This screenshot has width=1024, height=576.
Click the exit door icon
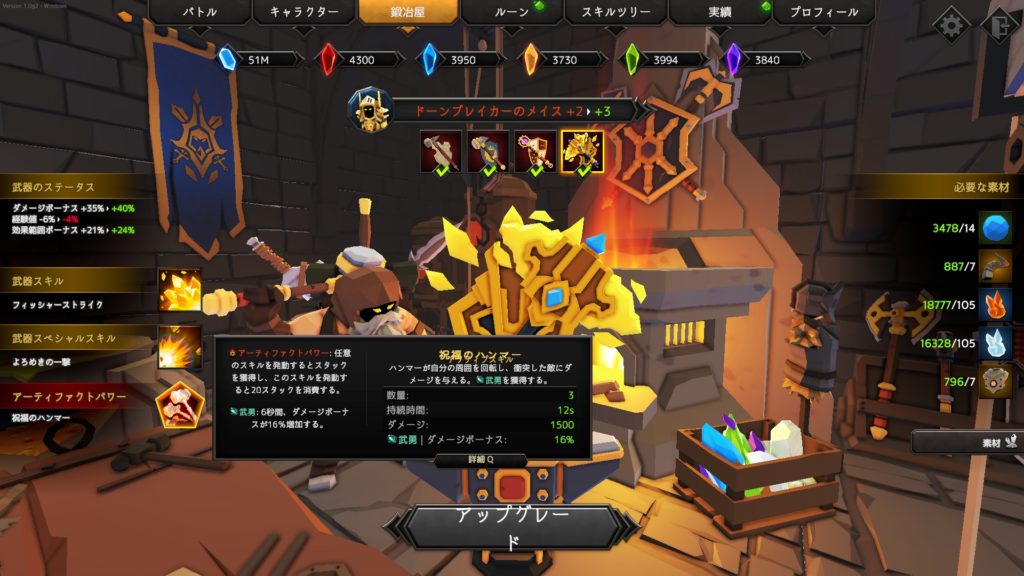1002,24
